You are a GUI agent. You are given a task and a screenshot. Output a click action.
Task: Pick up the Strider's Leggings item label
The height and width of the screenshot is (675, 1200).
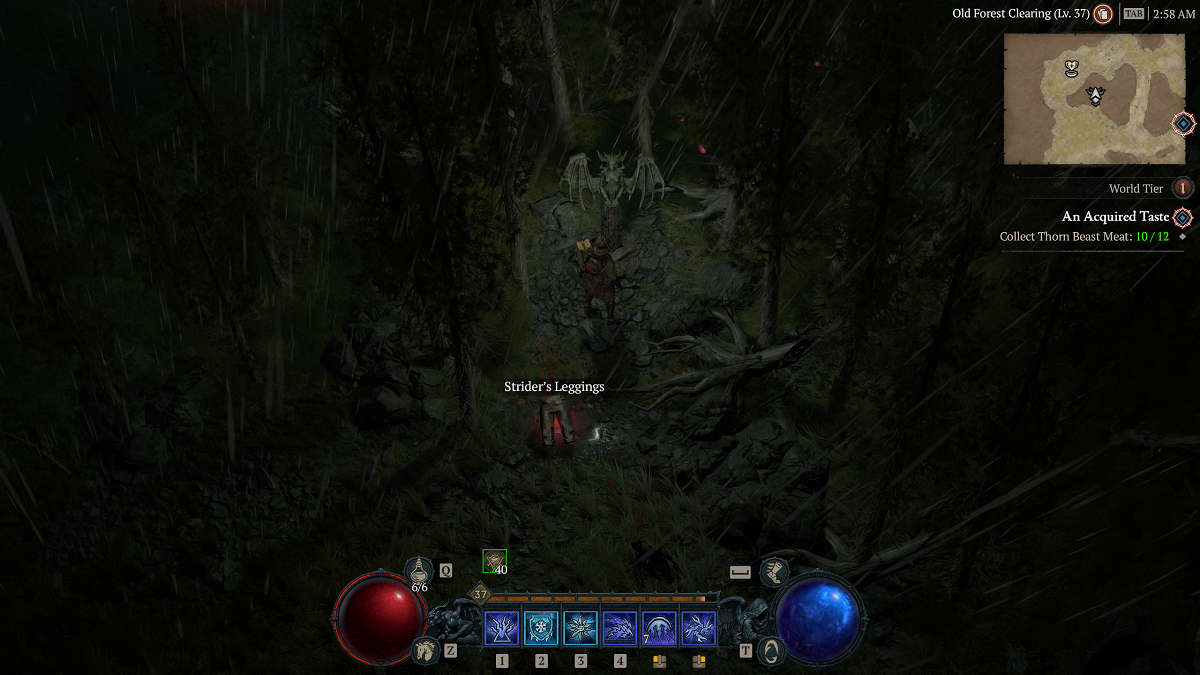[554, 387]
